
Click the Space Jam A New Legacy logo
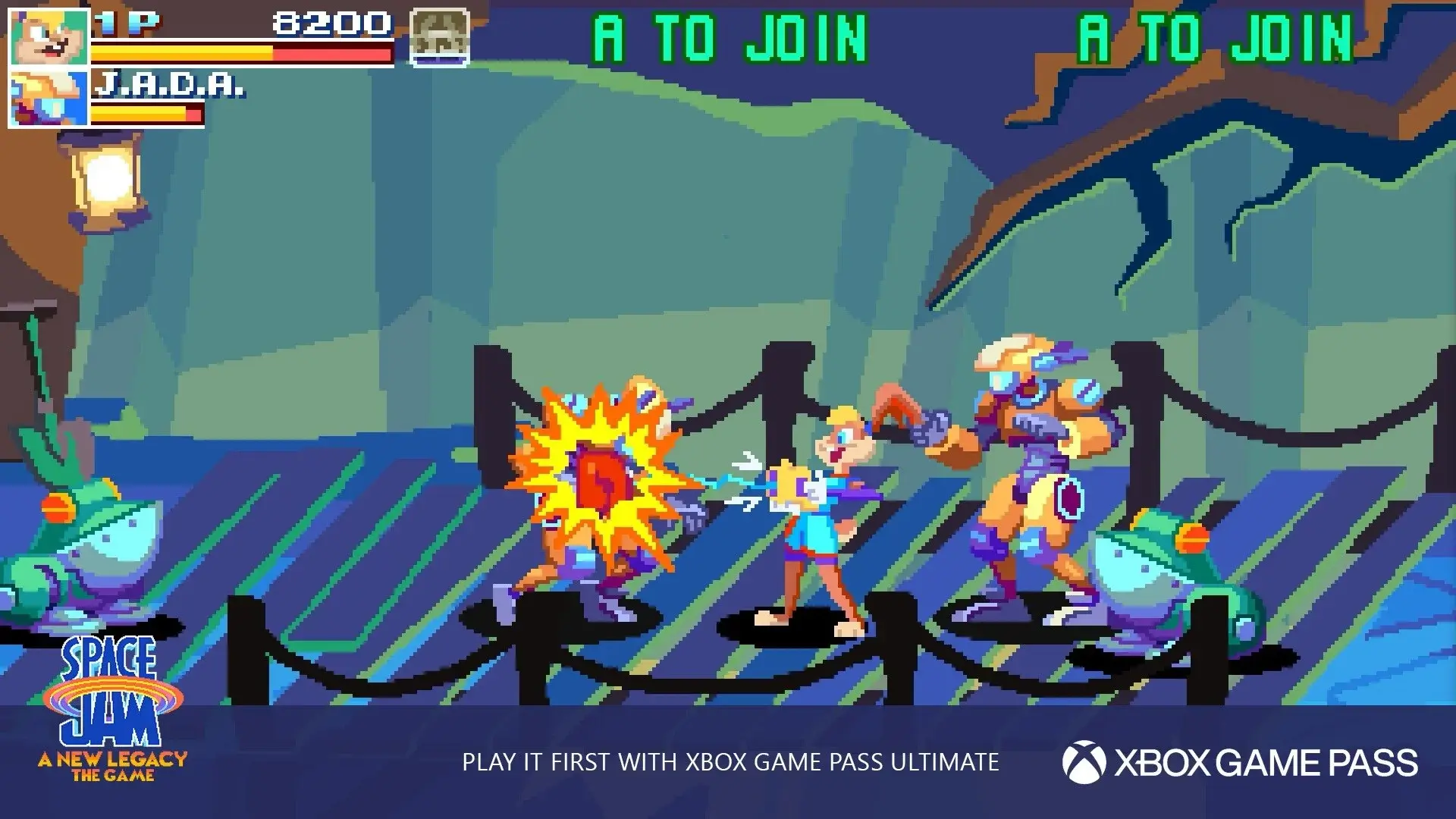tap(112, 711)
